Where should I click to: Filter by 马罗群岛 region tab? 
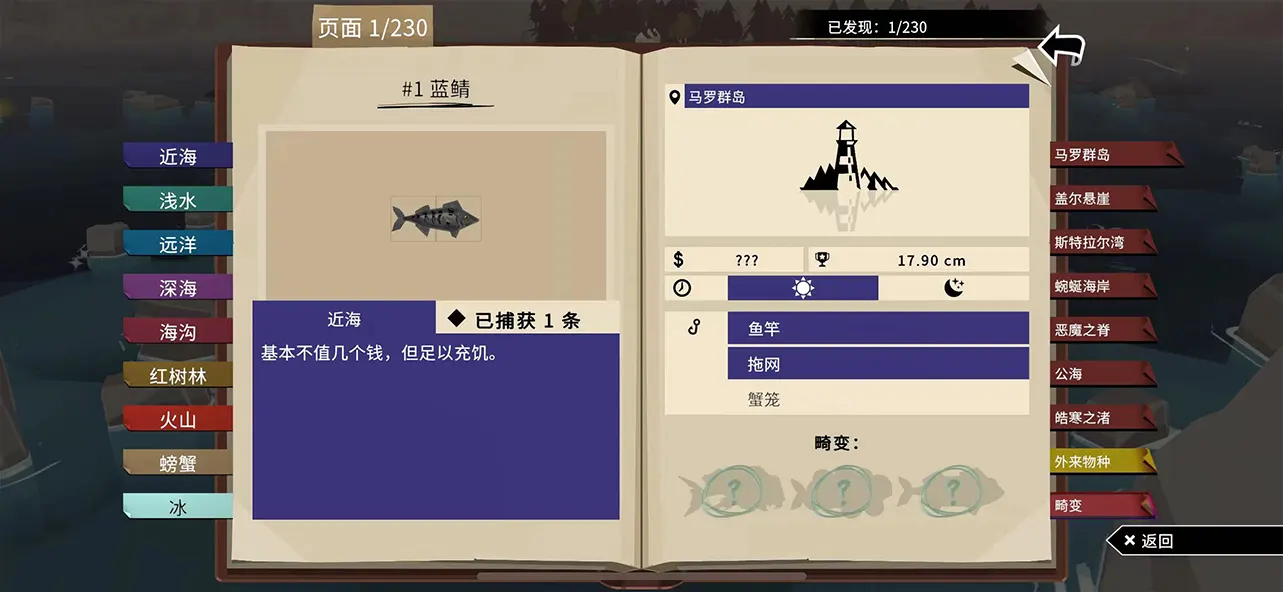1104,155
